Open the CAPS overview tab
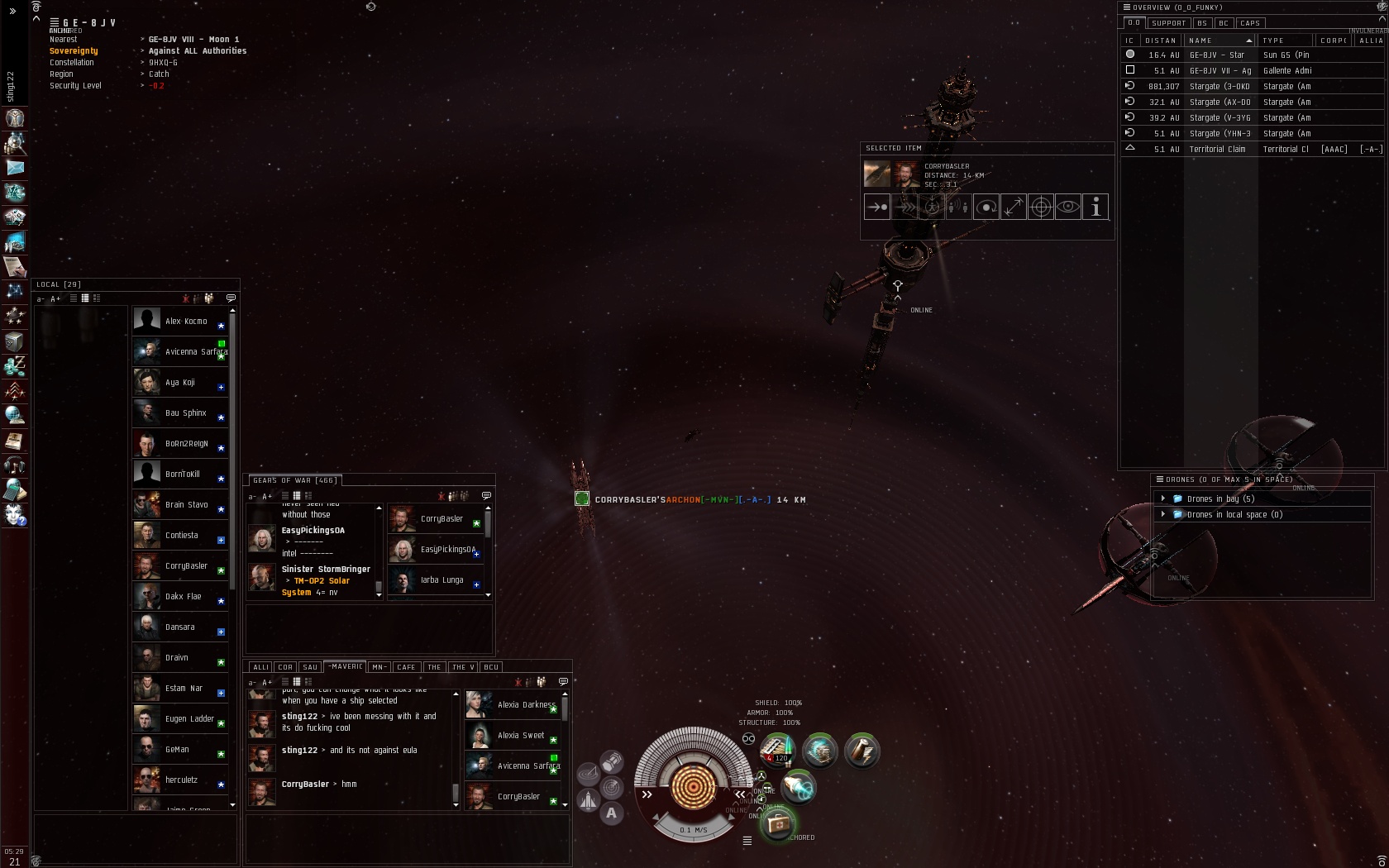The image size is (1389, 868). pyautogui.click(x=1249, y=23)
